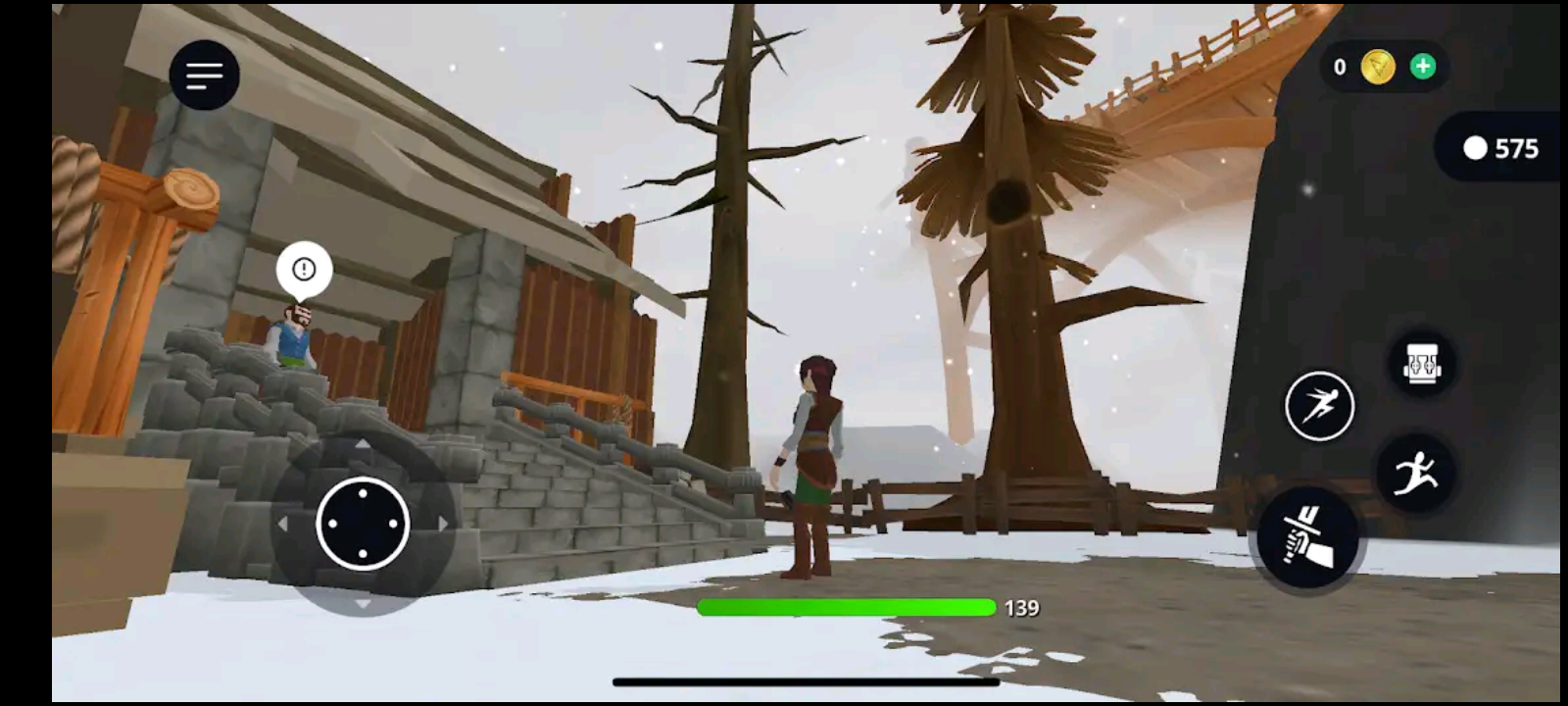Tap the virtual movement joystick

point(363,525)
